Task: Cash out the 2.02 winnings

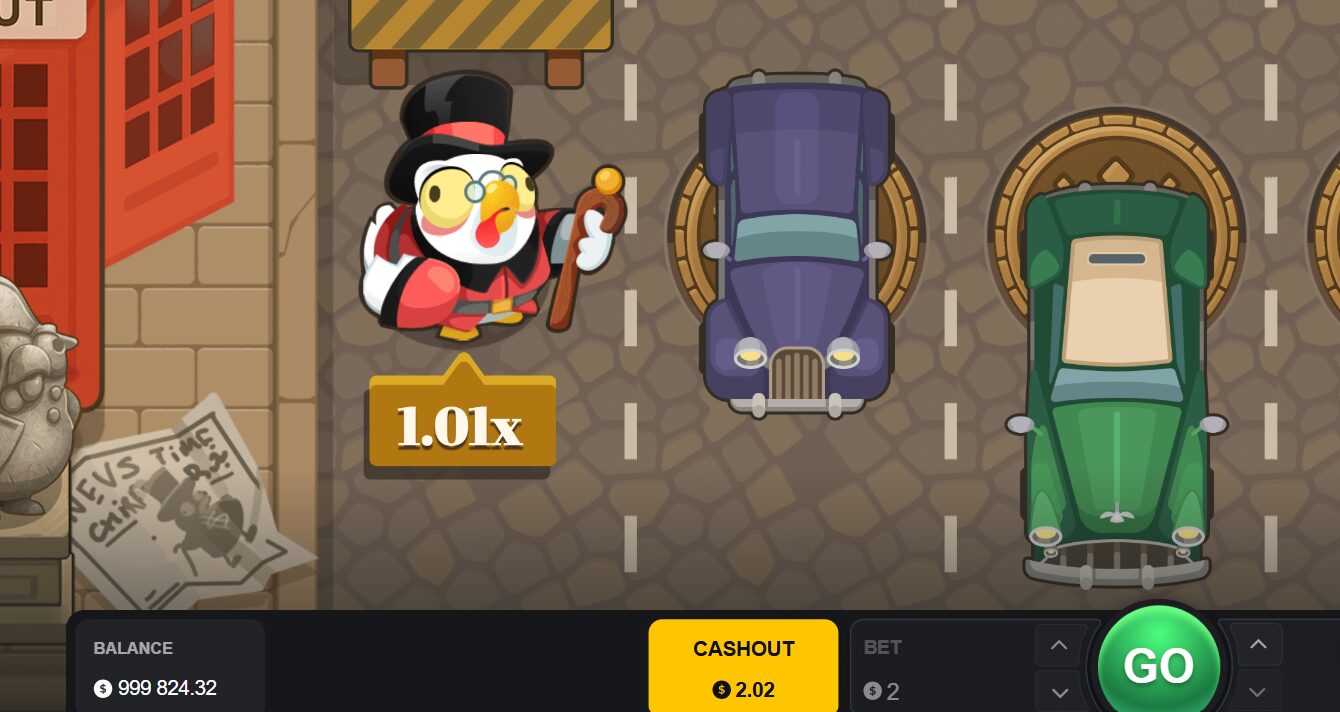Action: point(743,666)
